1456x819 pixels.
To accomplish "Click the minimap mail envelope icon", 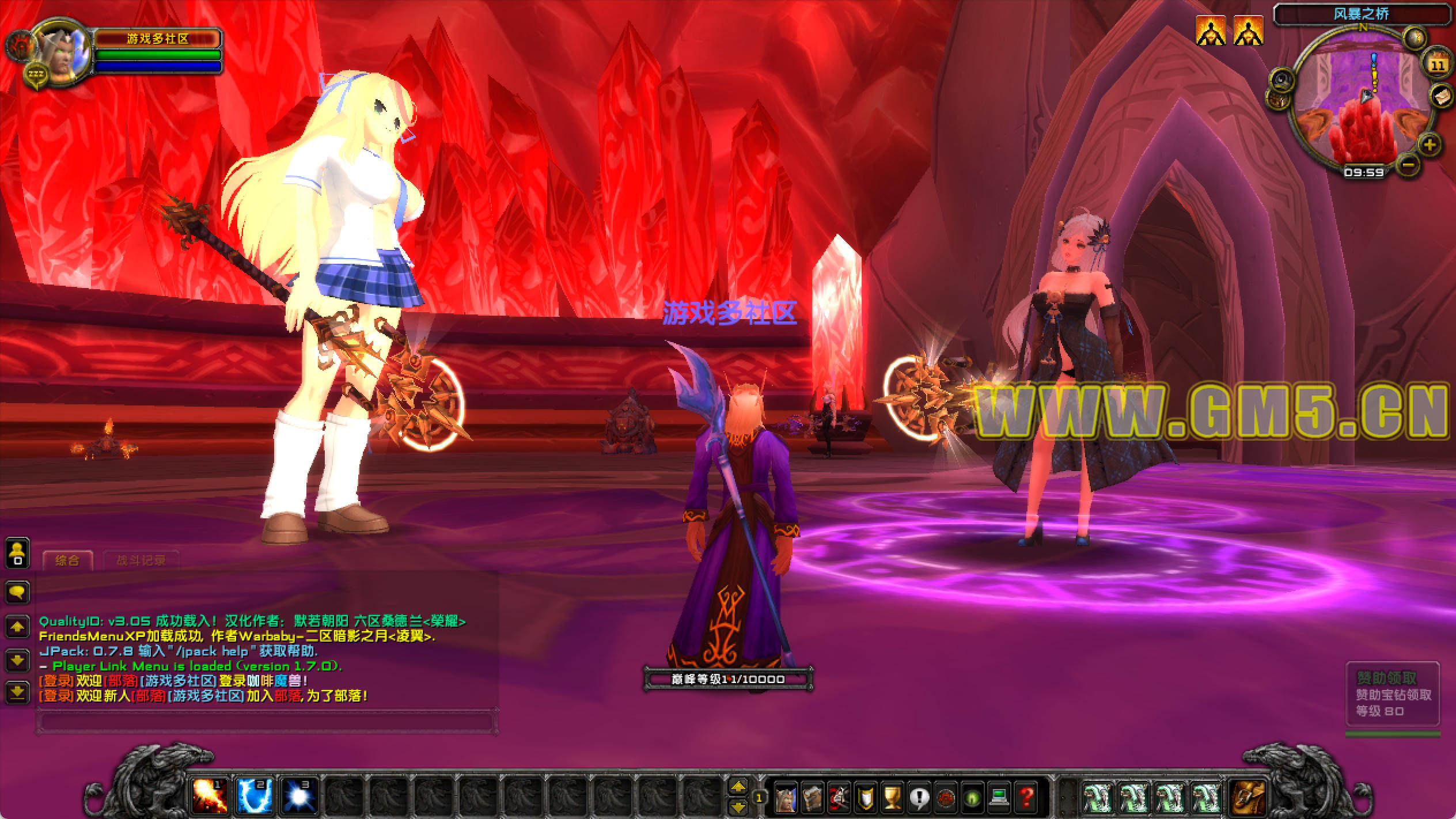I will (1440, 94).
